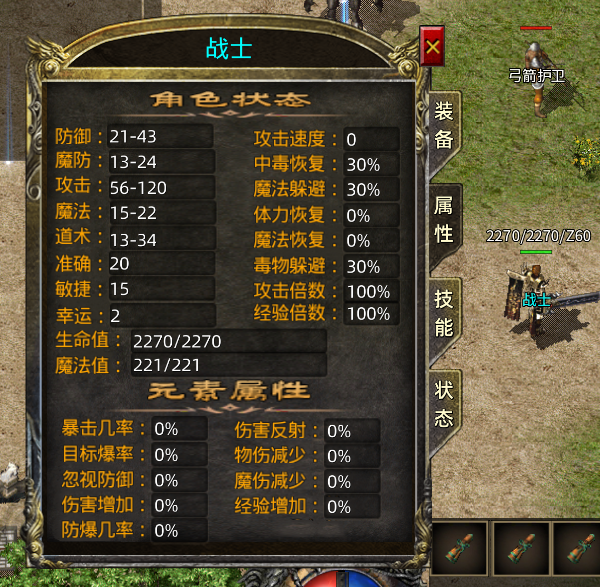Image resolution: width=600 pixels, height=587 pixels.
Task: Show the 状态 tab
Action: pyautogui.click(x=443, y=405)
